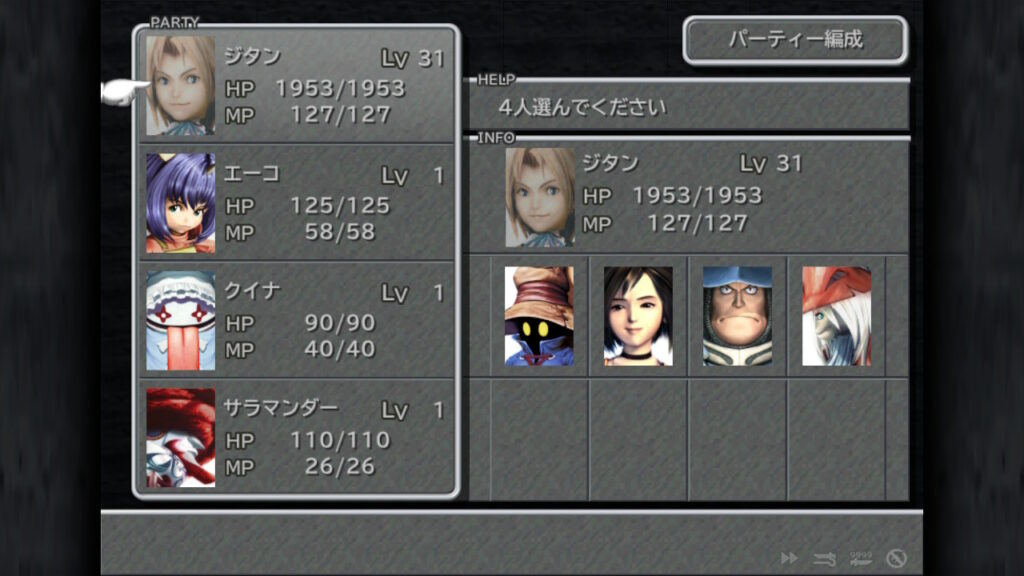Select the armored knight reserve portrait

coord(737,316)
